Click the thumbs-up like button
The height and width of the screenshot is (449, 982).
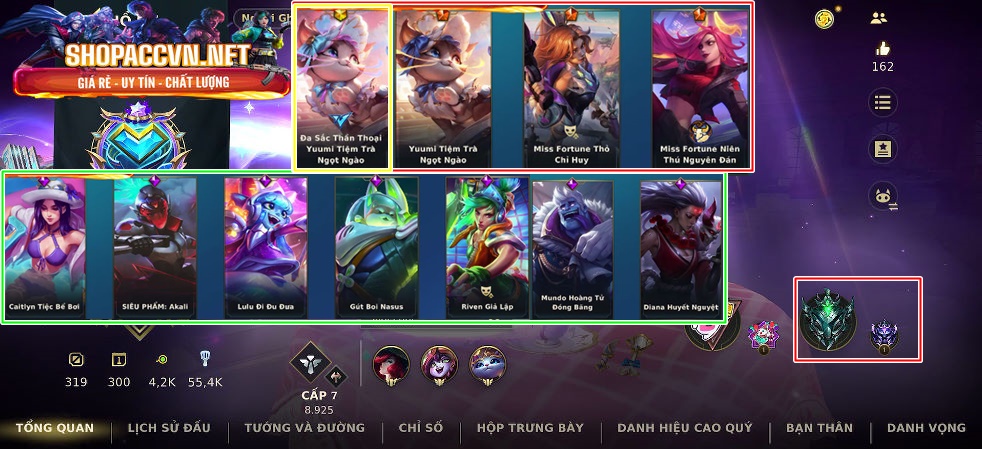pyautogui.click(x=882, y=48)
